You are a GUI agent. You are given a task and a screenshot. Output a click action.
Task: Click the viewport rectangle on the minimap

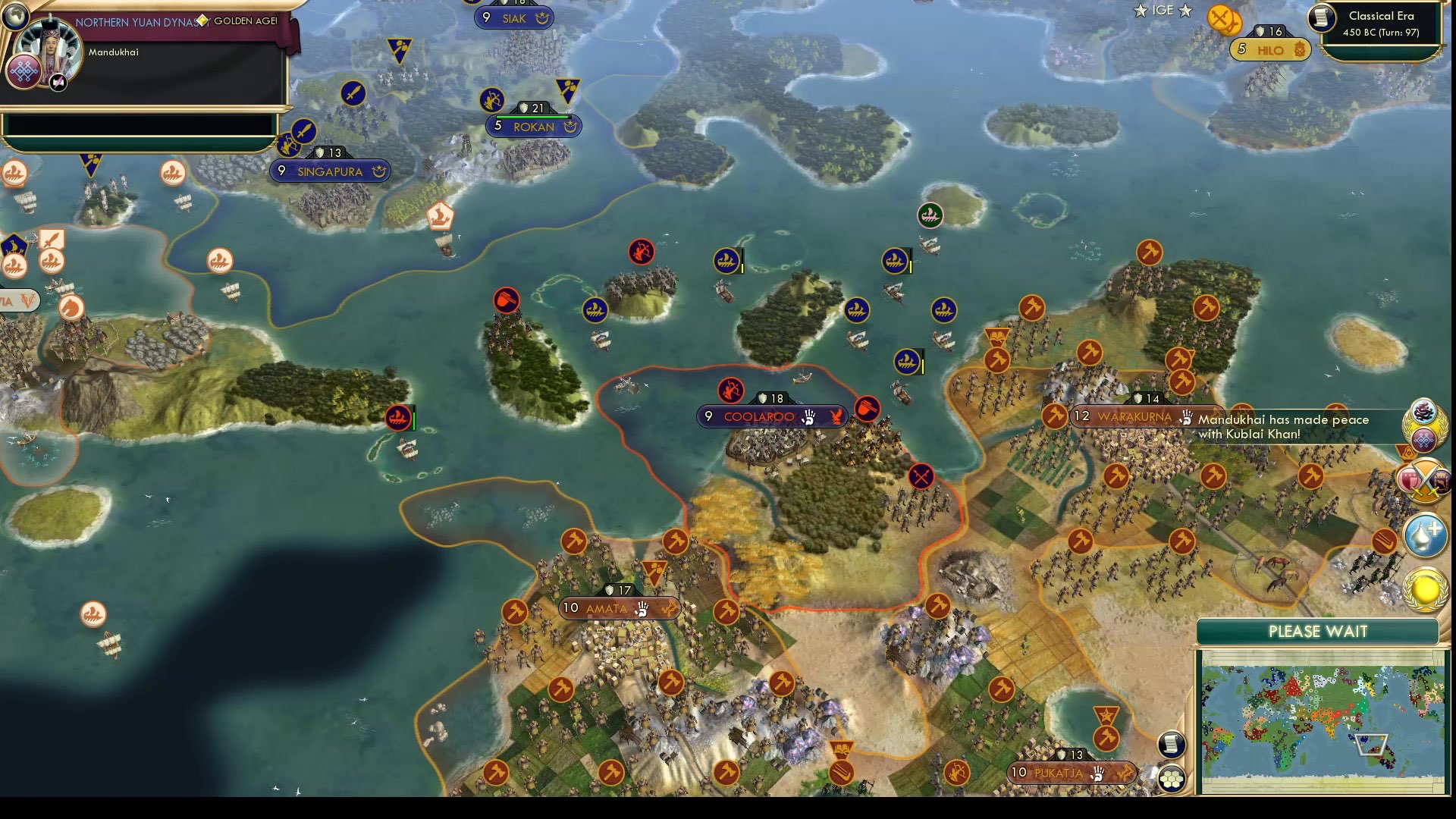(1373, 745)
